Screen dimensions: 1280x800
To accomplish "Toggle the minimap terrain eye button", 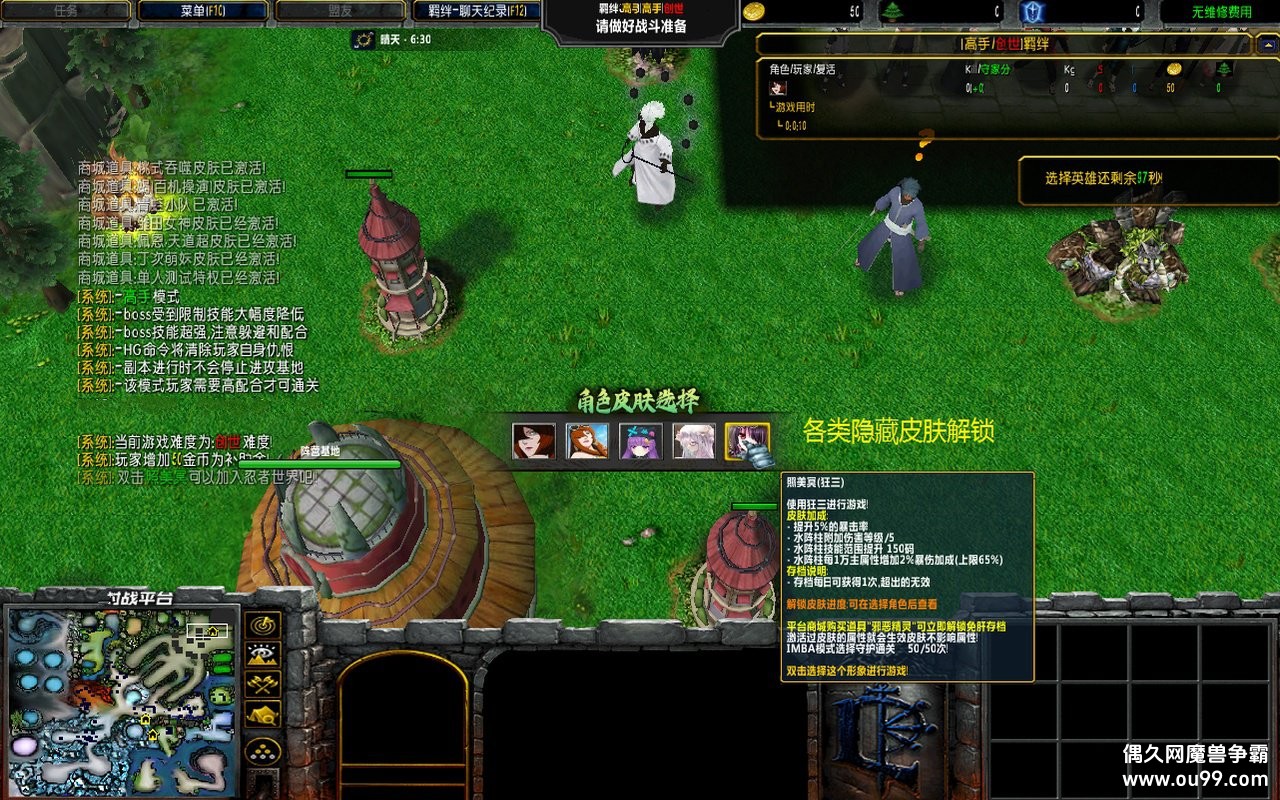I will pos(263,656).
